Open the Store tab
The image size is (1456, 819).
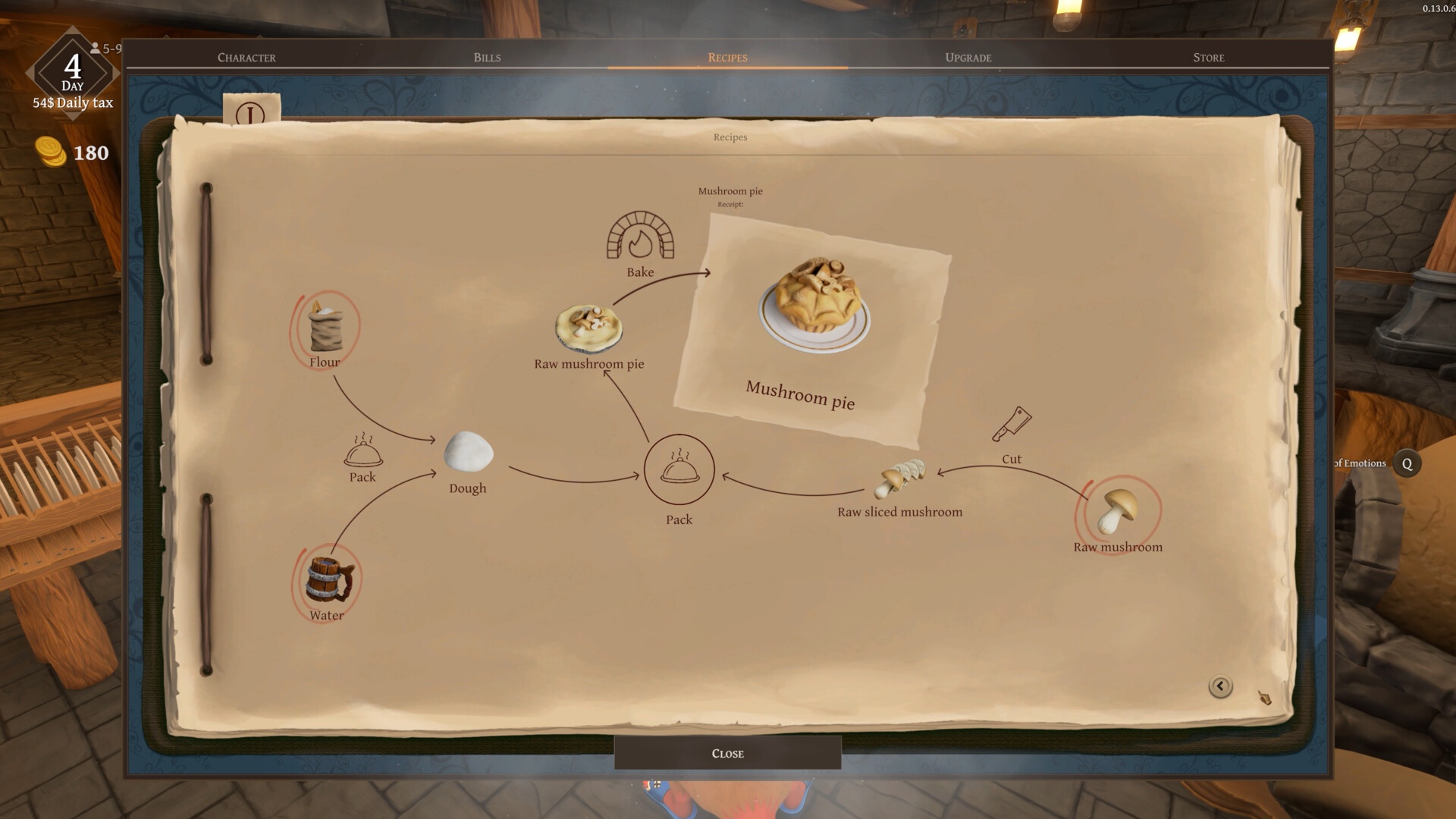[x=1208, y=58]
